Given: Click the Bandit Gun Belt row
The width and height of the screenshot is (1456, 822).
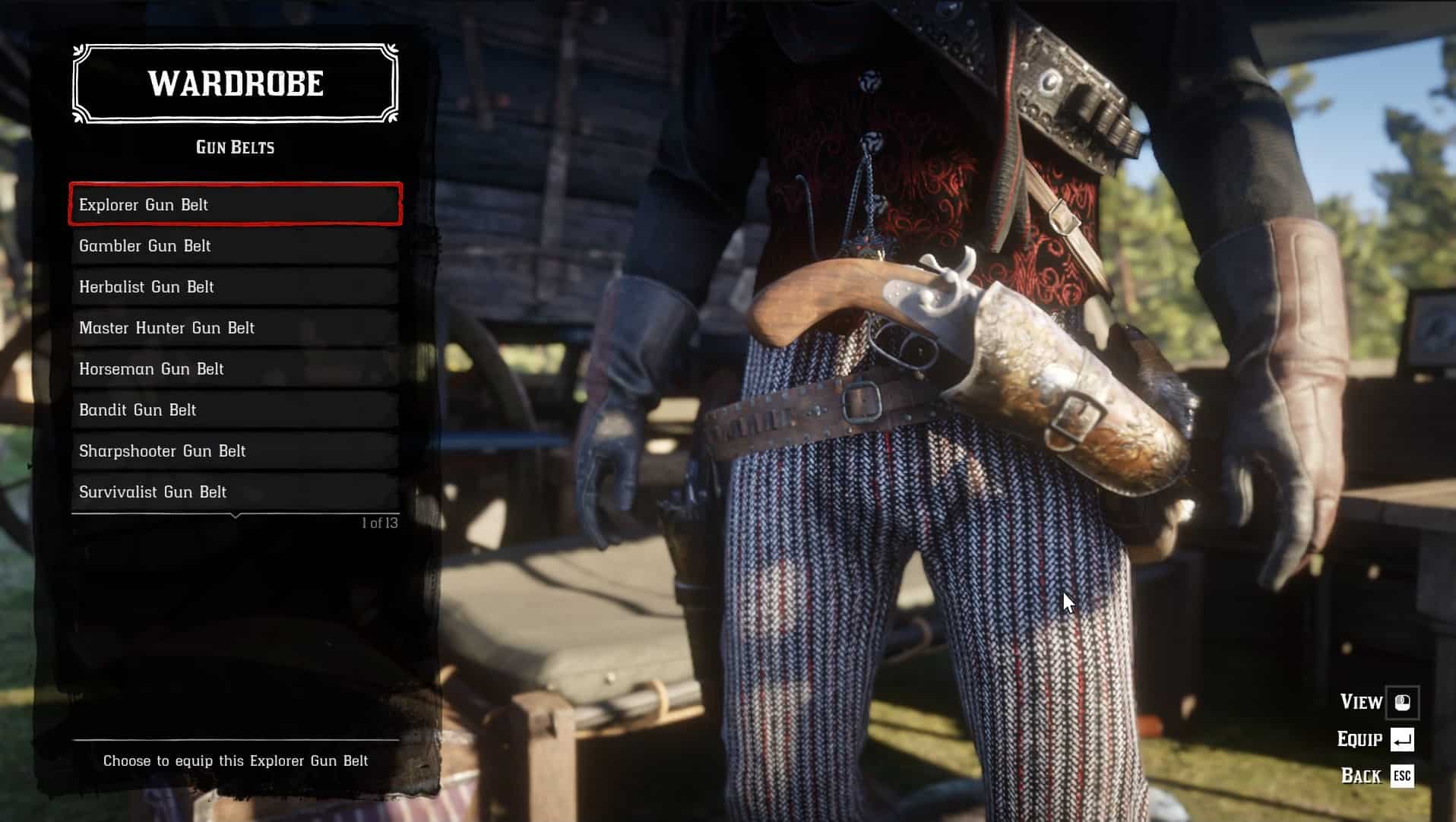Looking at the screenshot, I should coord(235,409).
